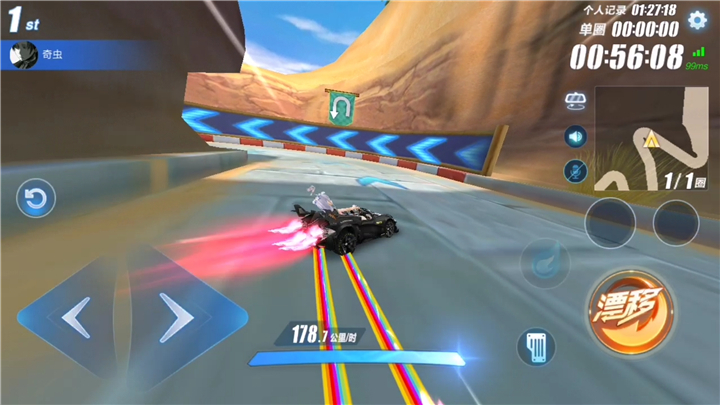720x405 pixels.
Task: Toggle the muted microphone icon
Action: pos(575,170)
